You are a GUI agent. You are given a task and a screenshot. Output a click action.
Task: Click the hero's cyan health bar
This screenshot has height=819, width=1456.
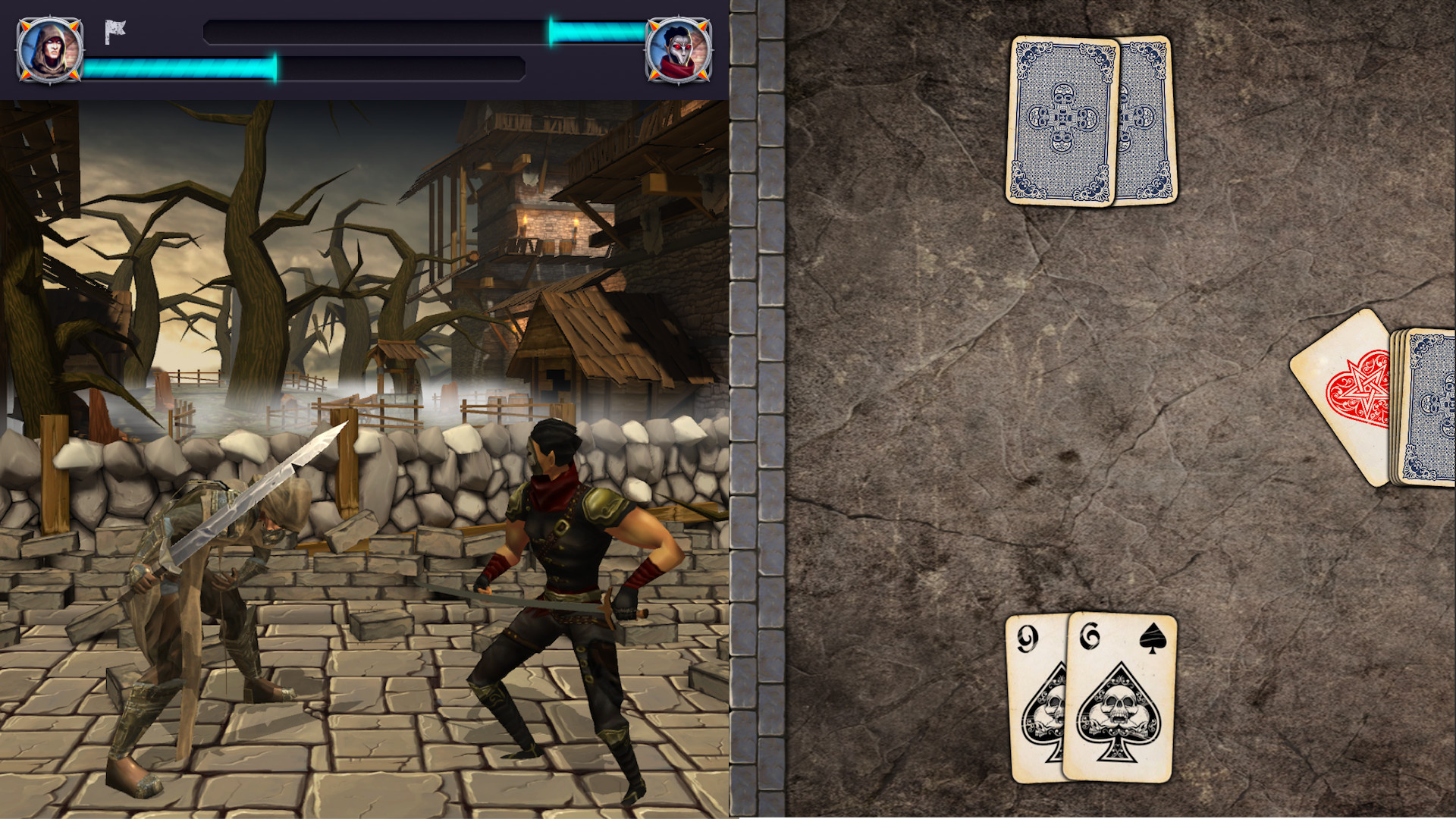point(178,66)
